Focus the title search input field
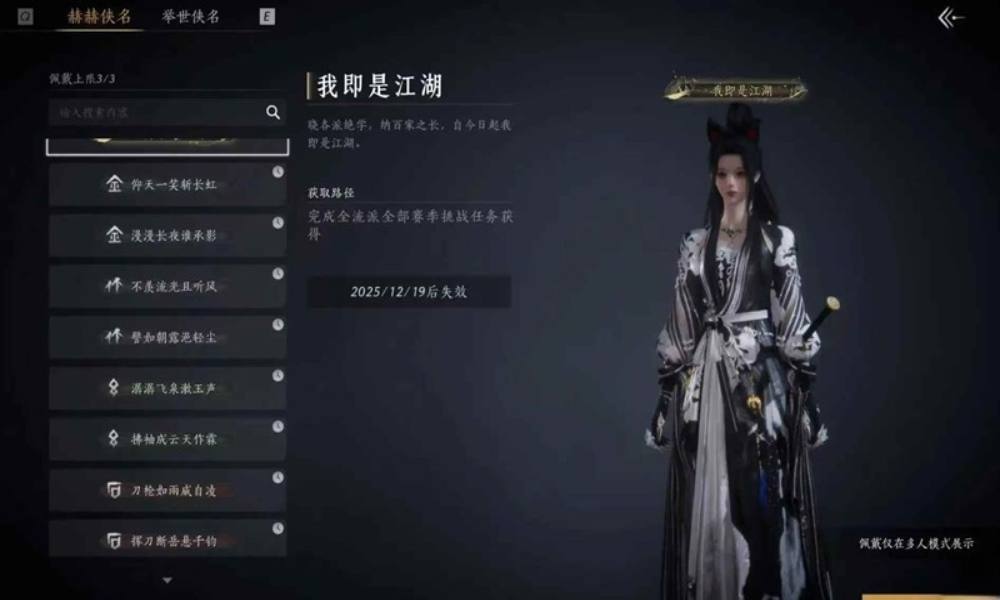1000x600 pixels. (x=155, y=113)
